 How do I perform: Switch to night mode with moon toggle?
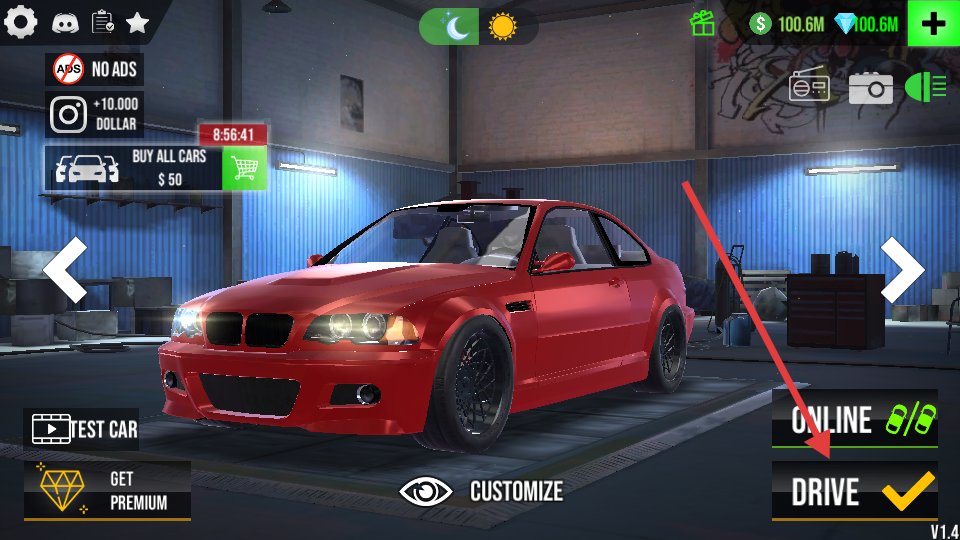click(450, 26)
